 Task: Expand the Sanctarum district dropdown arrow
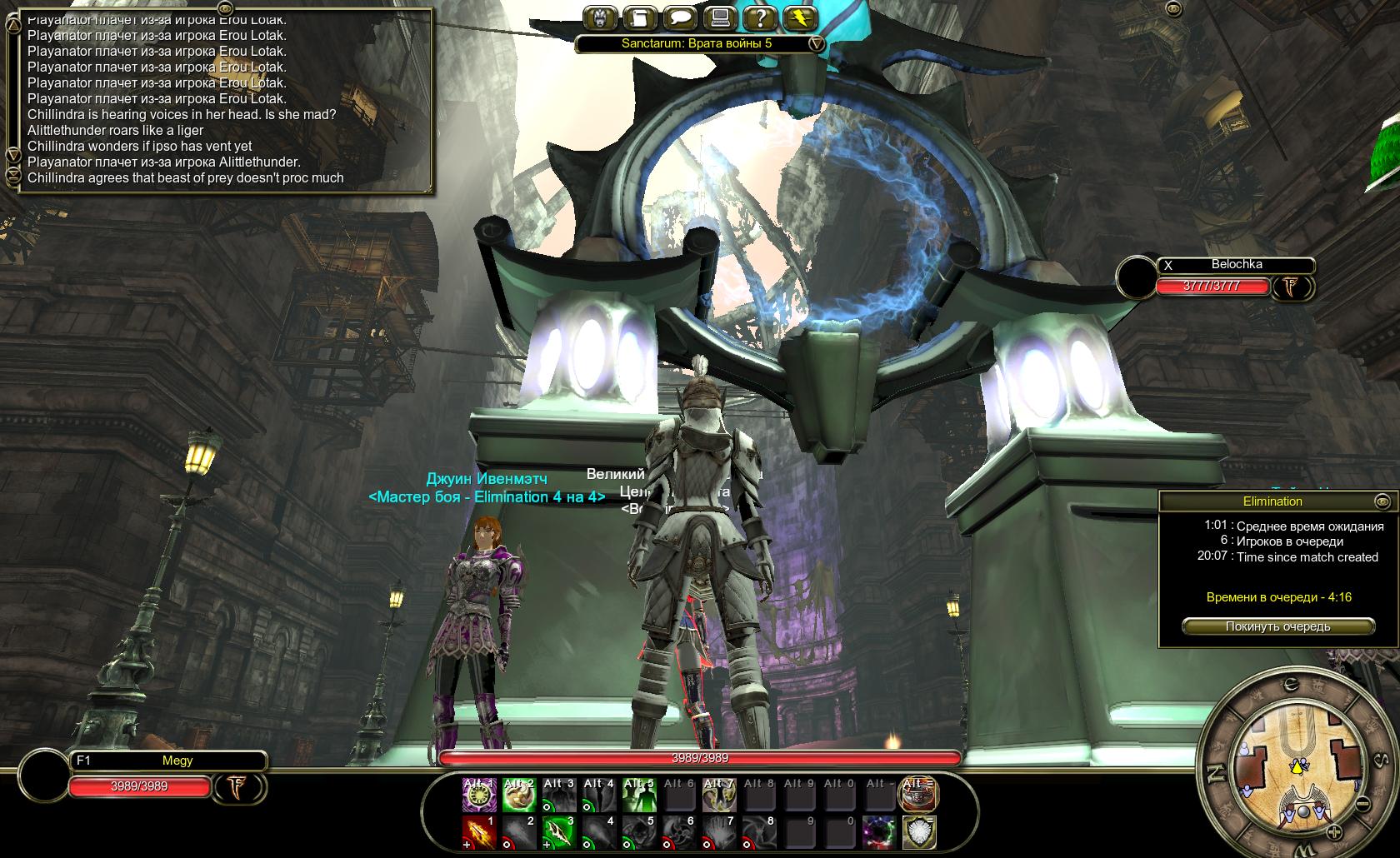click(x=817, y=43)
